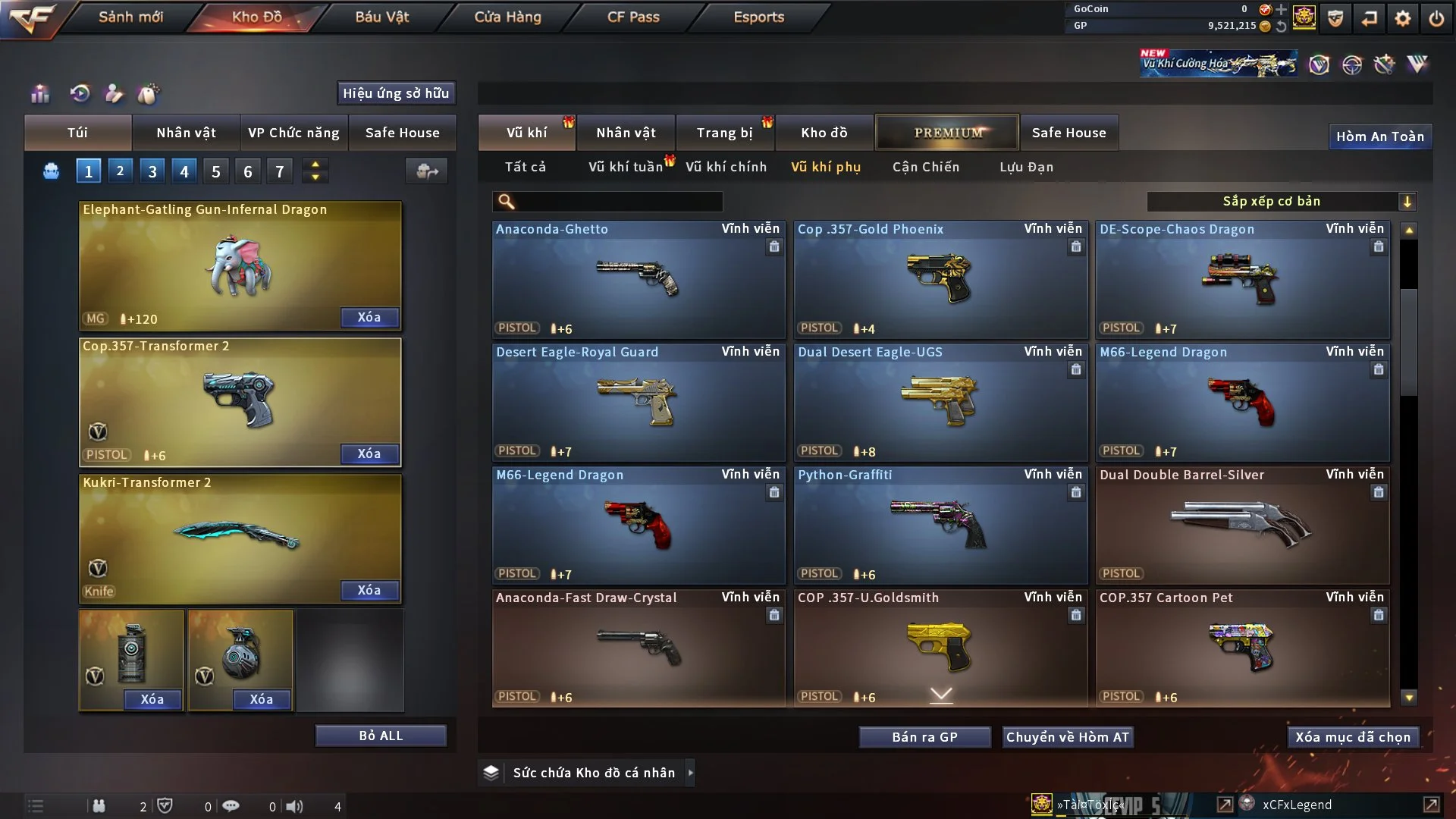Select the Cận Chiến melee filter
The image size is (1456, 819).
tap(926, 167)
